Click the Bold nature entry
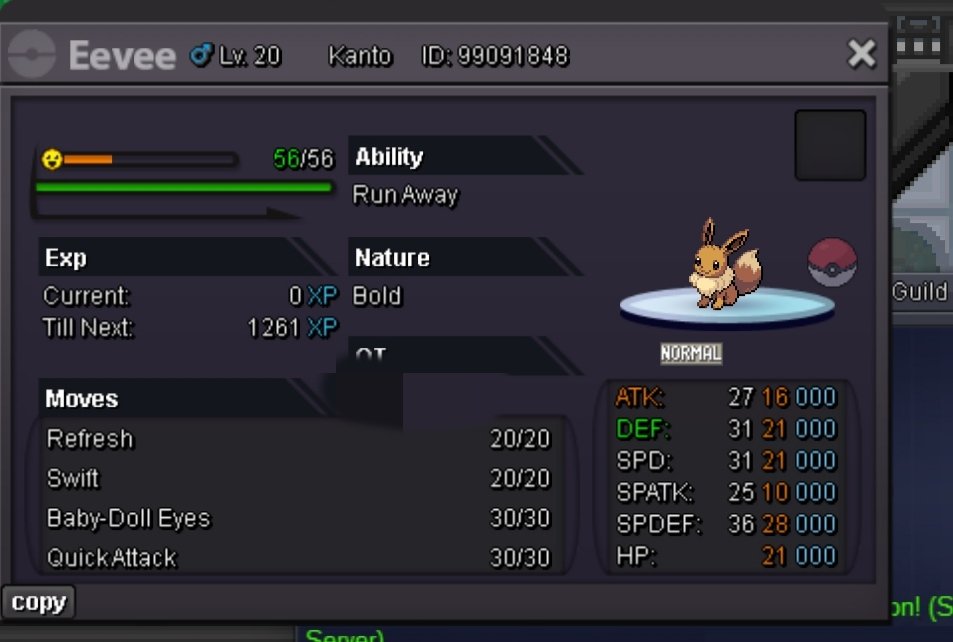 tap(377, 296)
